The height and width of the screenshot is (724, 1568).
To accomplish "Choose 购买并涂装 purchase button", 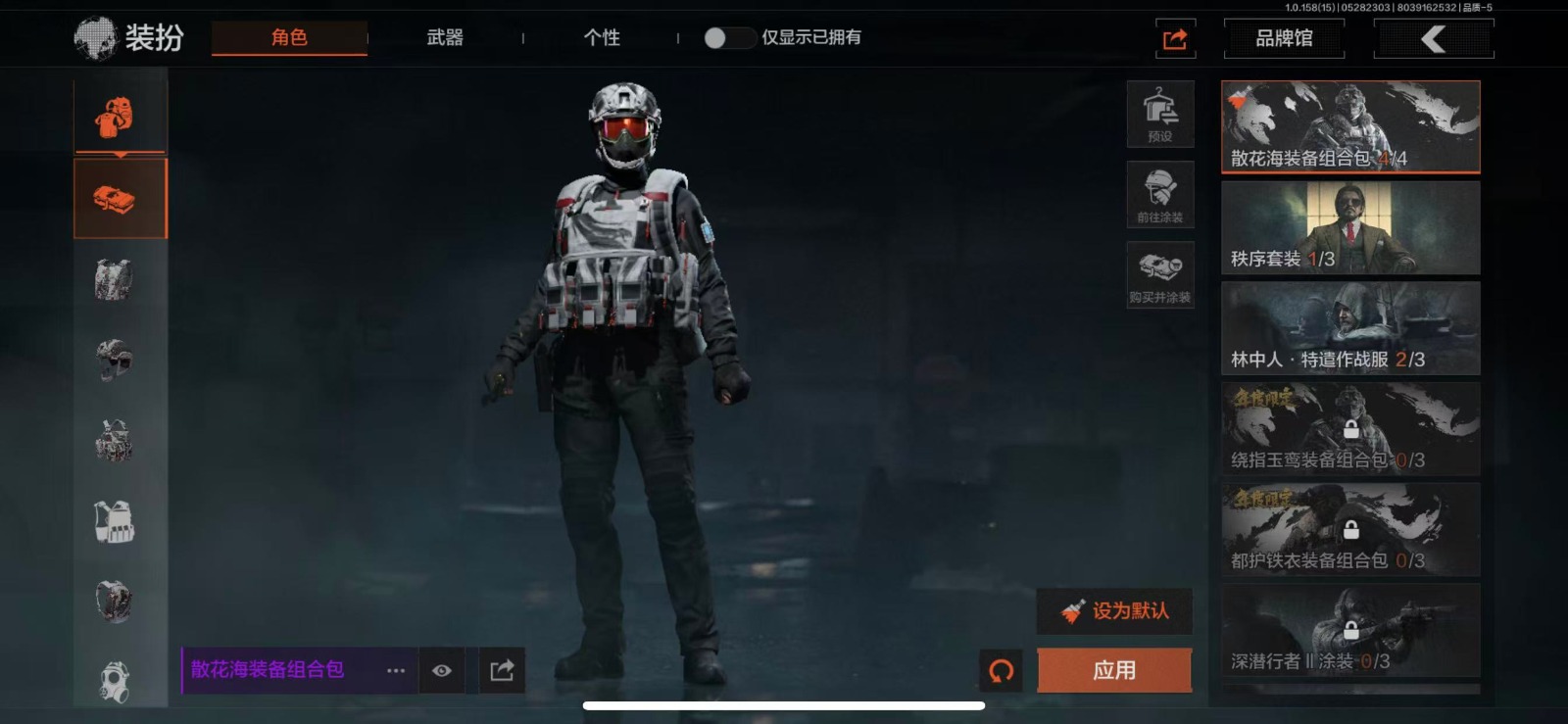I will pyautogui.click(x=1160, y=274).
